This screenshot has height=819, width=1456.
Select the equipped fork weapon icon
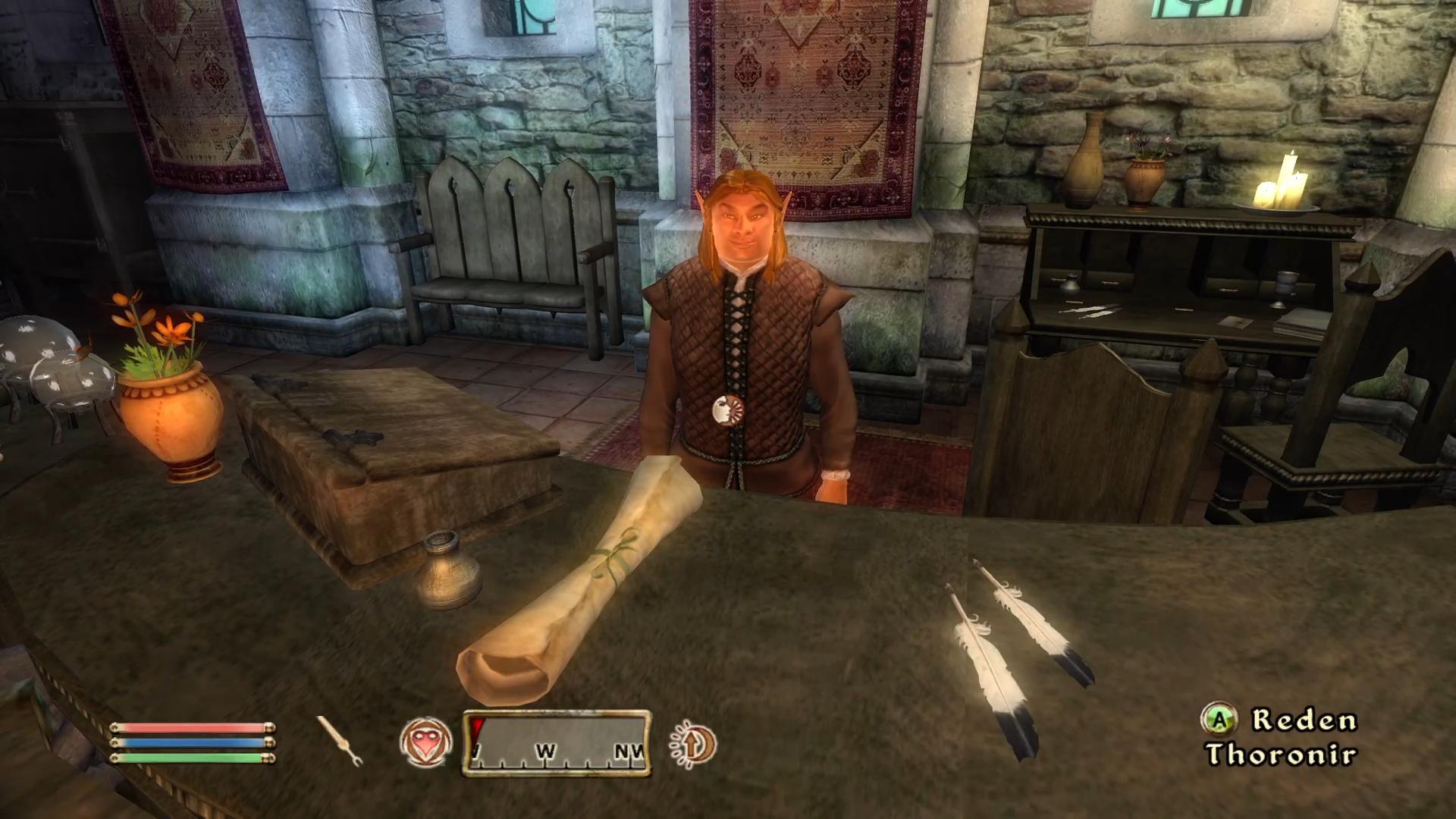(339, 740)
